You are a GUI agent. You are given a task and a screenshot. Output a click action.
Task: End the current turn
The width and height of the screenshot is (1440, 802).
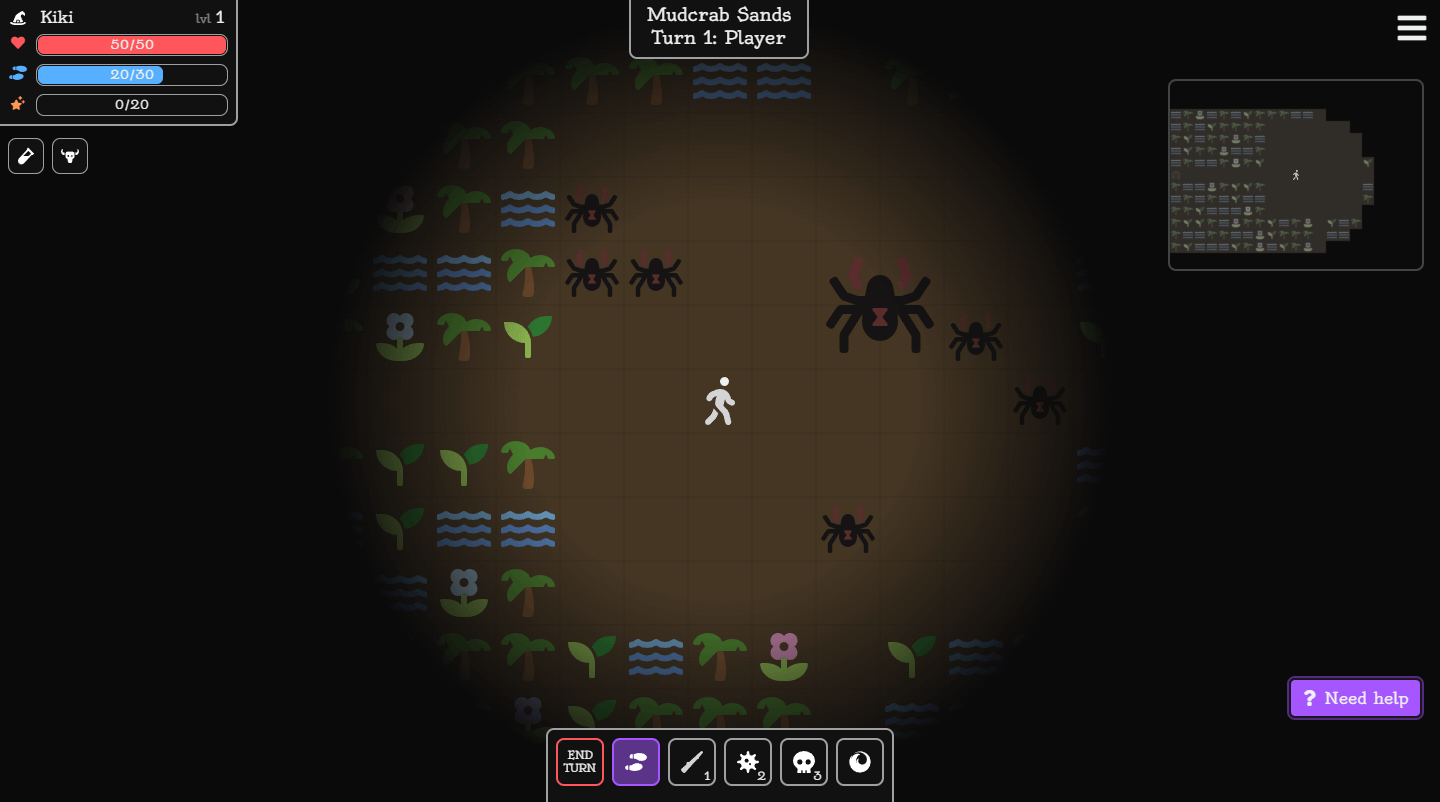point(579,762)
